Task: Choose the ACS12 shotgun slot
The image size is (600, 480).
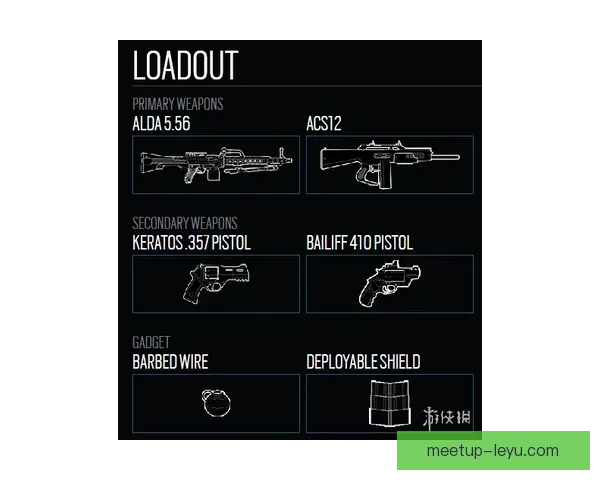Action: point(389,165)
